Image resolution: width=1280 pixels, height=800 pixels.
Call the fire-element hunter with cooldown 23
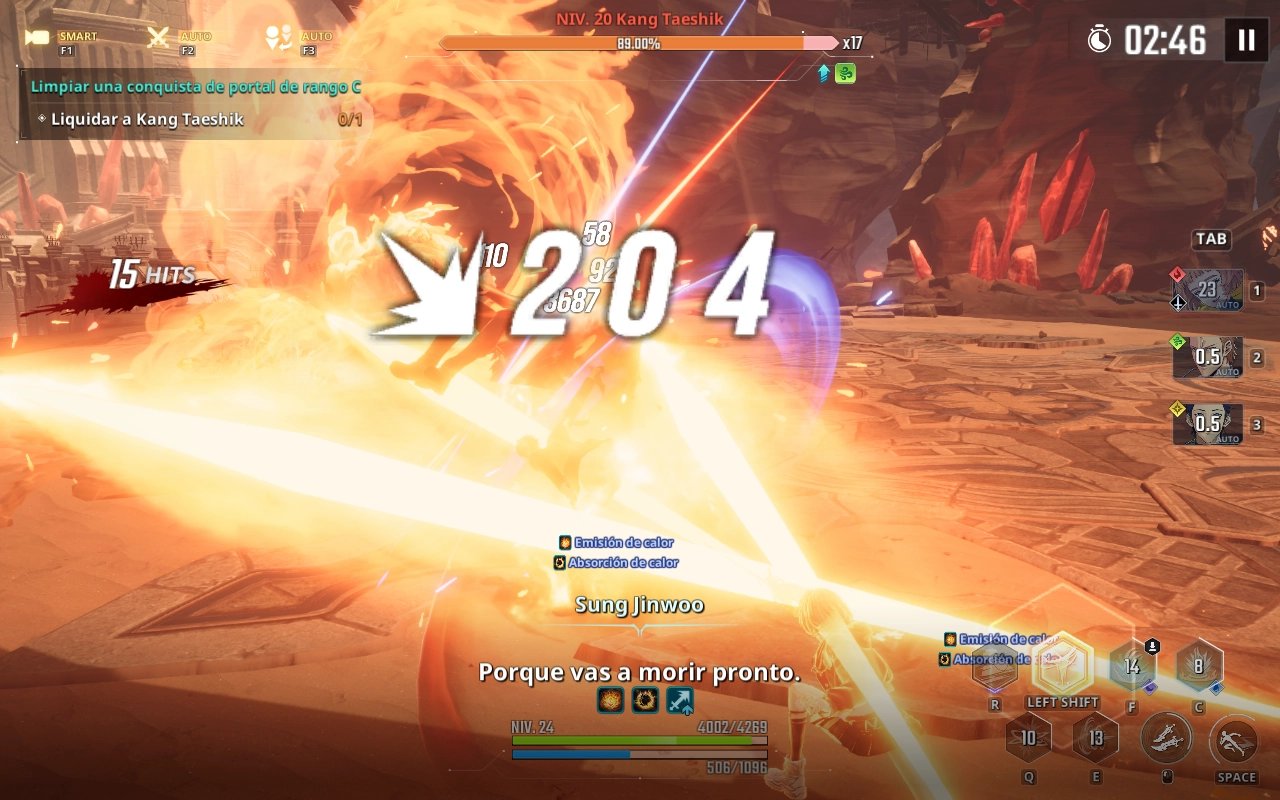point(1208,290)
